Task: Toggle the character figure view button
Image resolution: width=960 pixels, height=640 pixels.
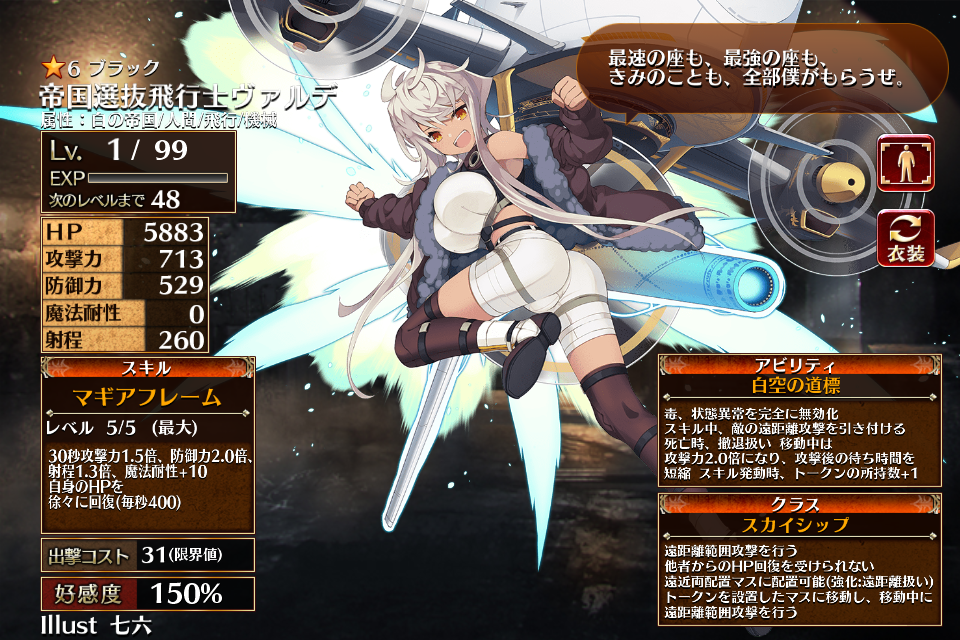Action: click(905, 163)
